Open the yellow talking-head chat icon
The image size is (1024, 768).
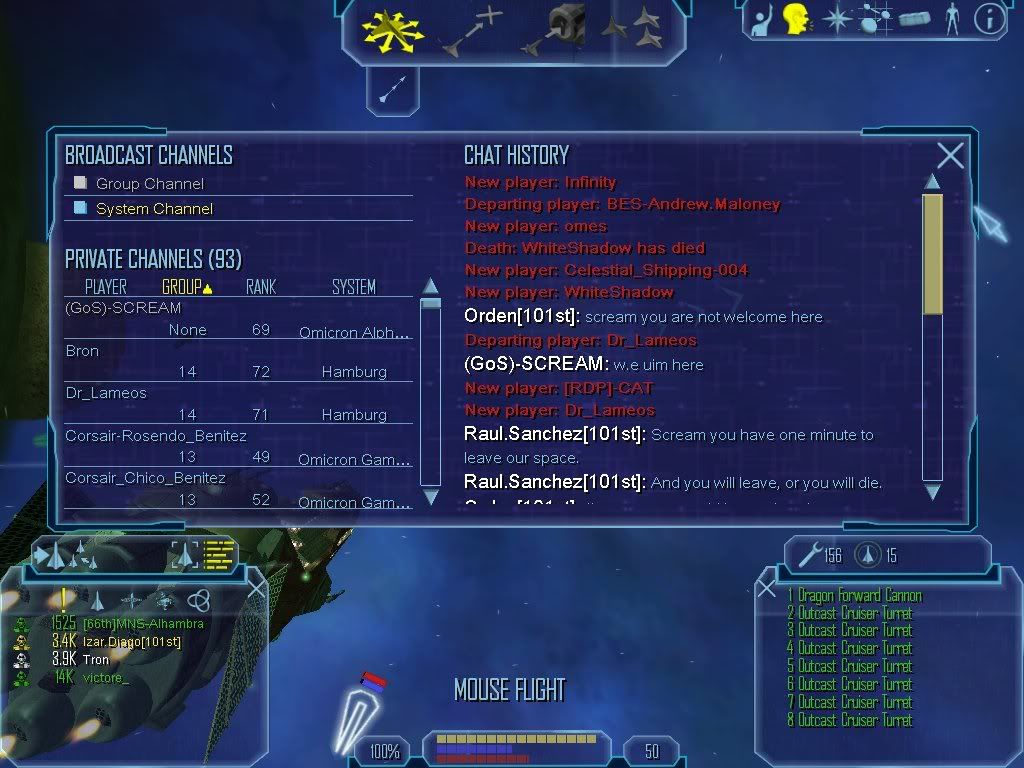pos(796,18)
